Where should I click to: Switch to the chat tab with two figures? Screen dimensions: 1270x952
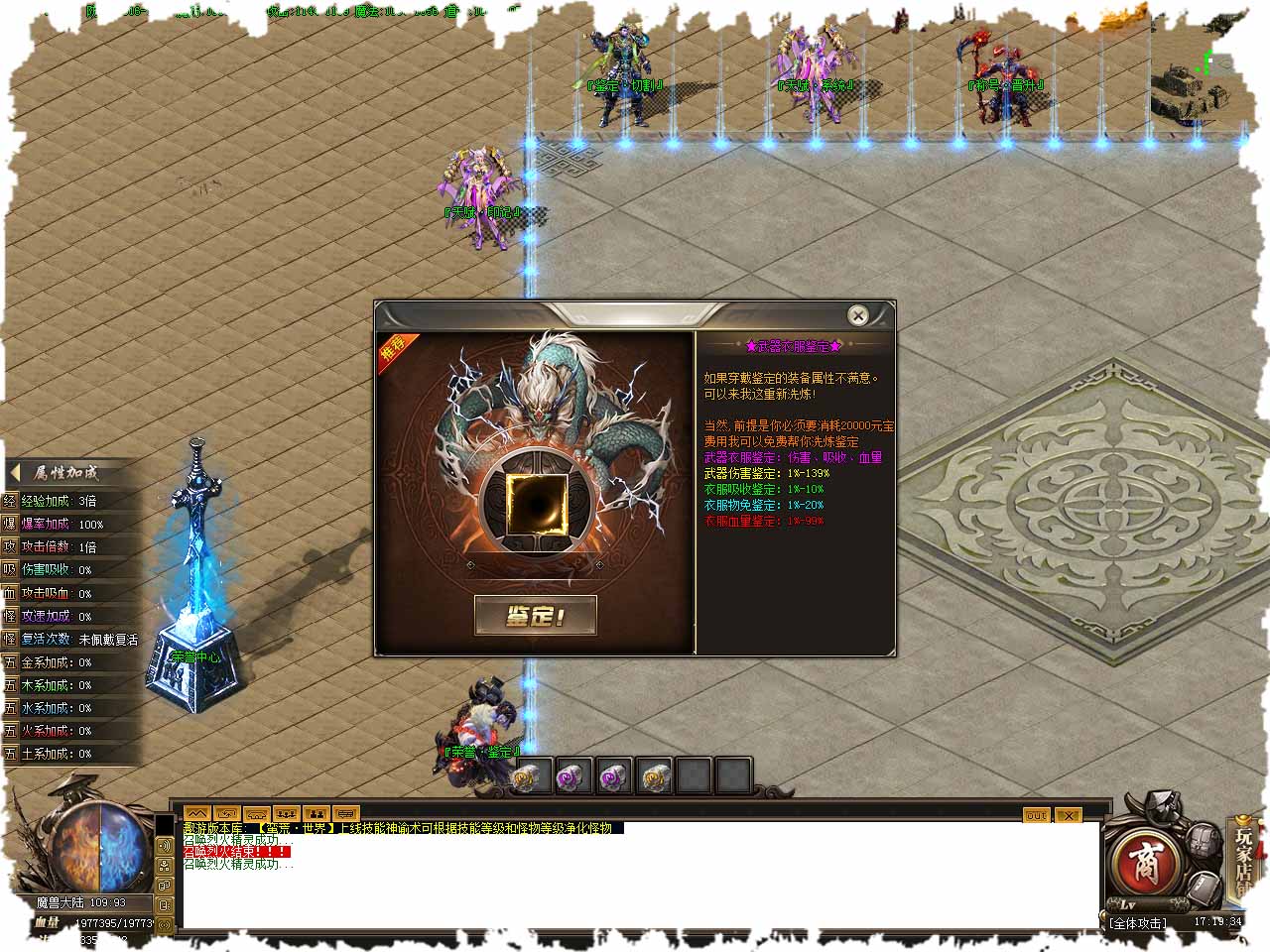point(317,814)
